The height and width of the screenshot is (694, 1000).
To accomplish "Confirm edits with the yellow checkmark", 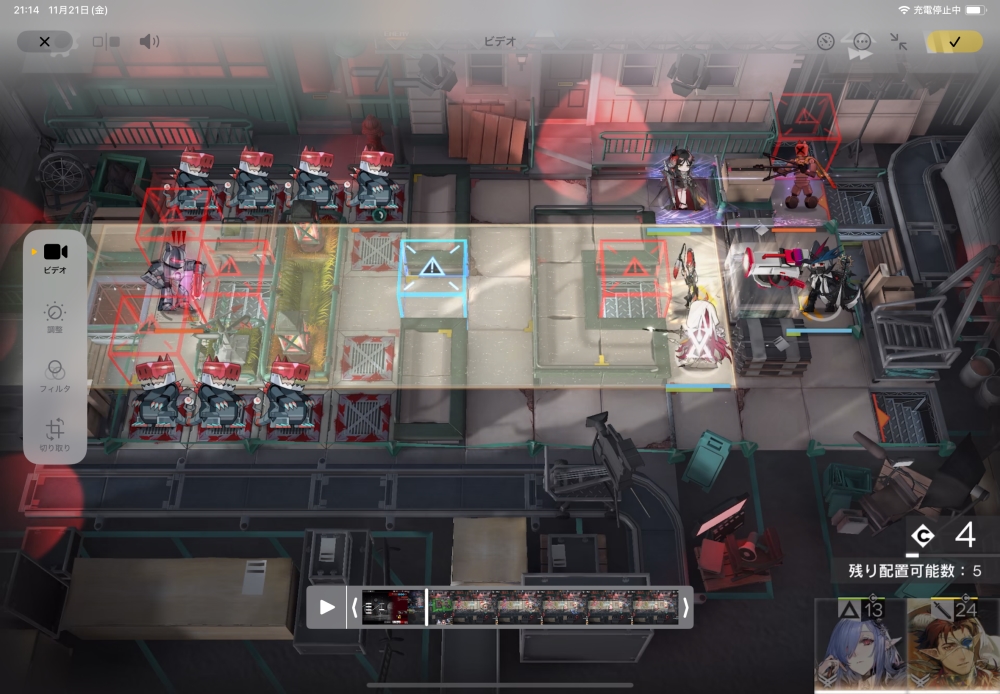I will pos(954,42).
